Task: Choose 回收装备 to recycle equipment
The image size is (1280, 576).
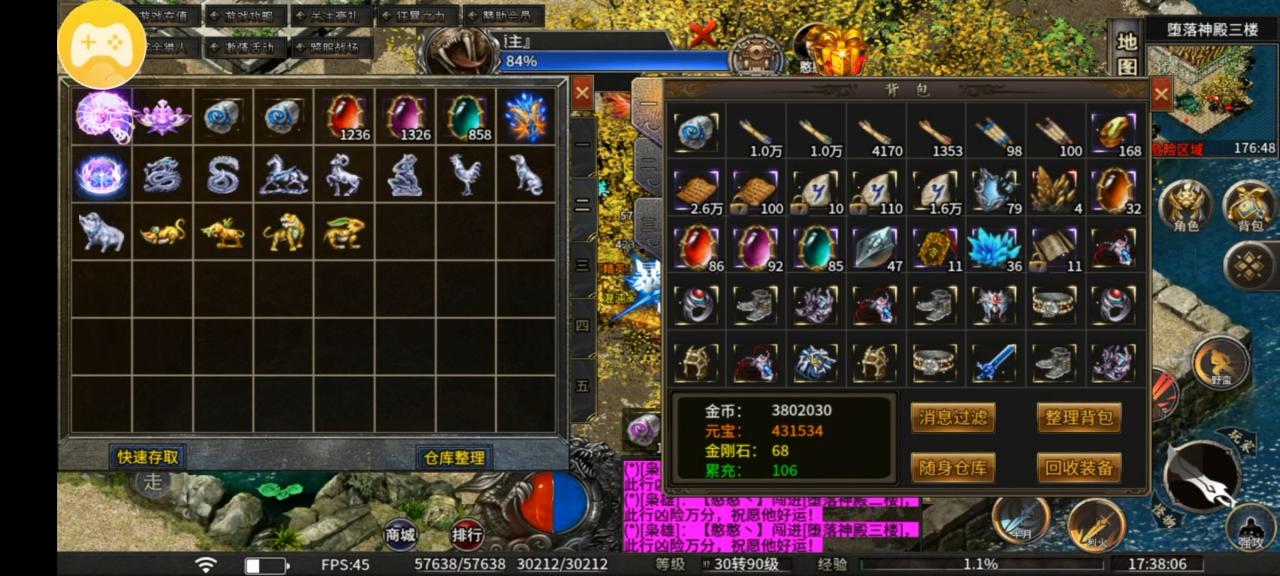Action: tap(1078, 467)
